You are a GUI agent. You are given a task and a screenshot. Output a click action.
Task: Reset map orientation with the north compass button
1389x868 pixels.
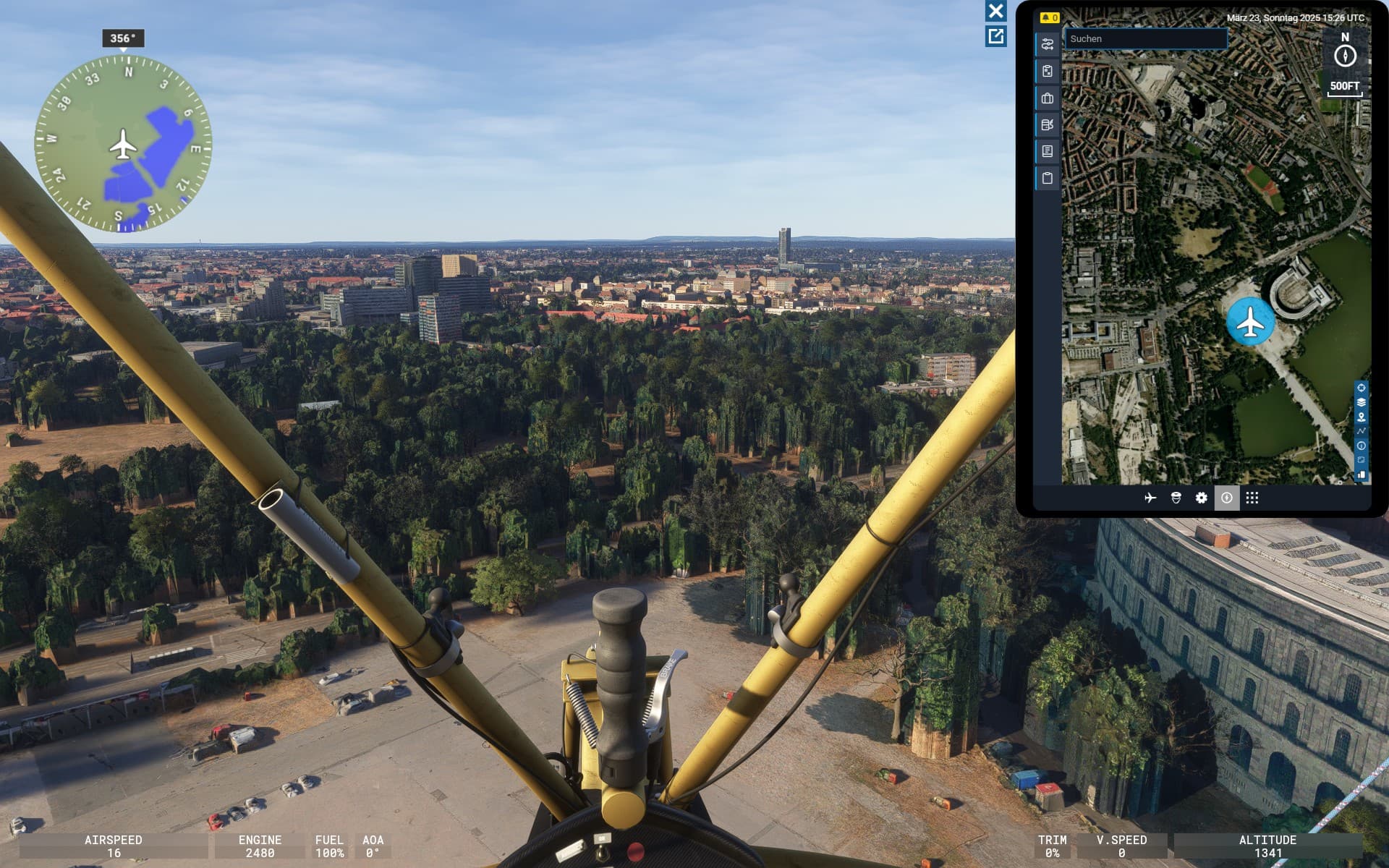pos(1345,56)
